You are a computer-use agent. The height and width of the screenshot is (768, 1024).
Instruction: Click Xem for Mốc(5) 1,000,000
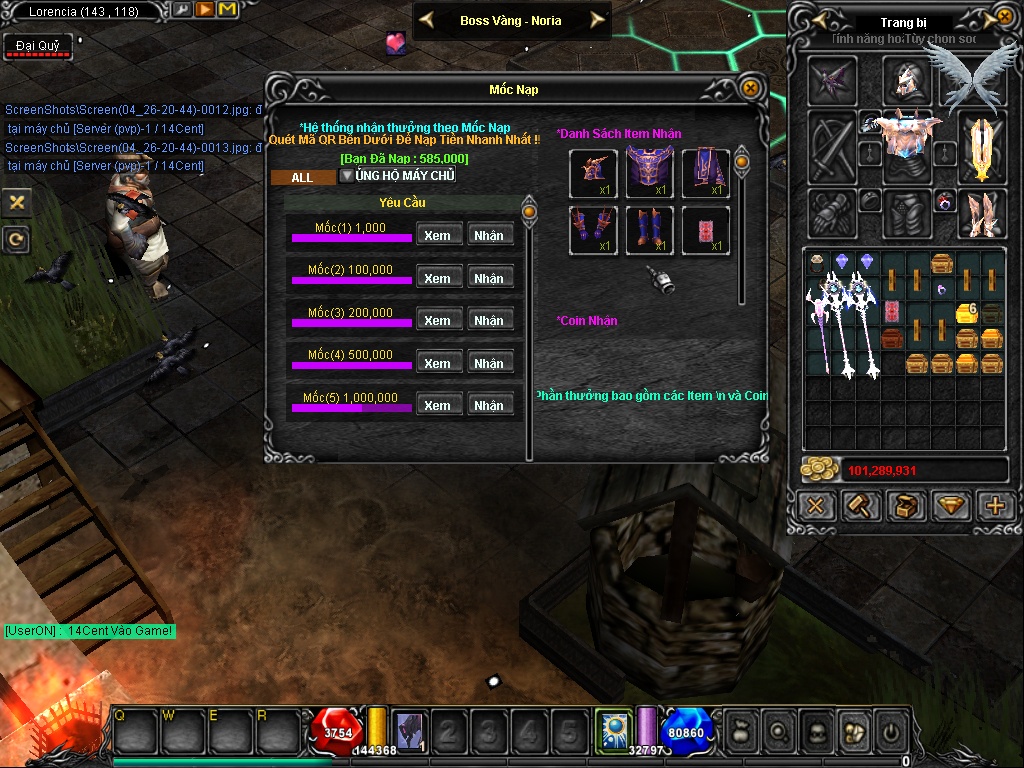[437, 405]
